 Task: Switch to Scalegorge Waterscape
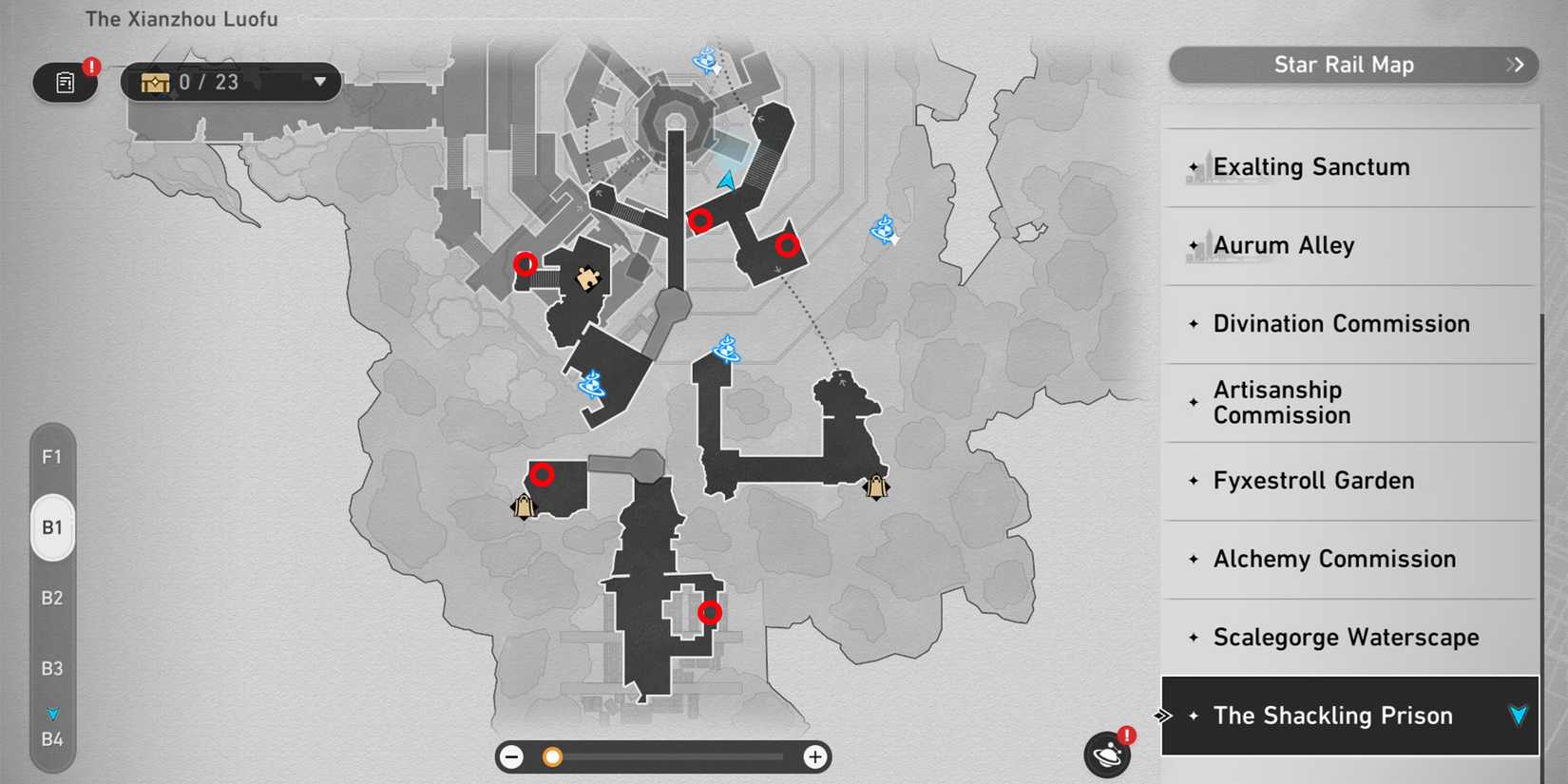1345,638
